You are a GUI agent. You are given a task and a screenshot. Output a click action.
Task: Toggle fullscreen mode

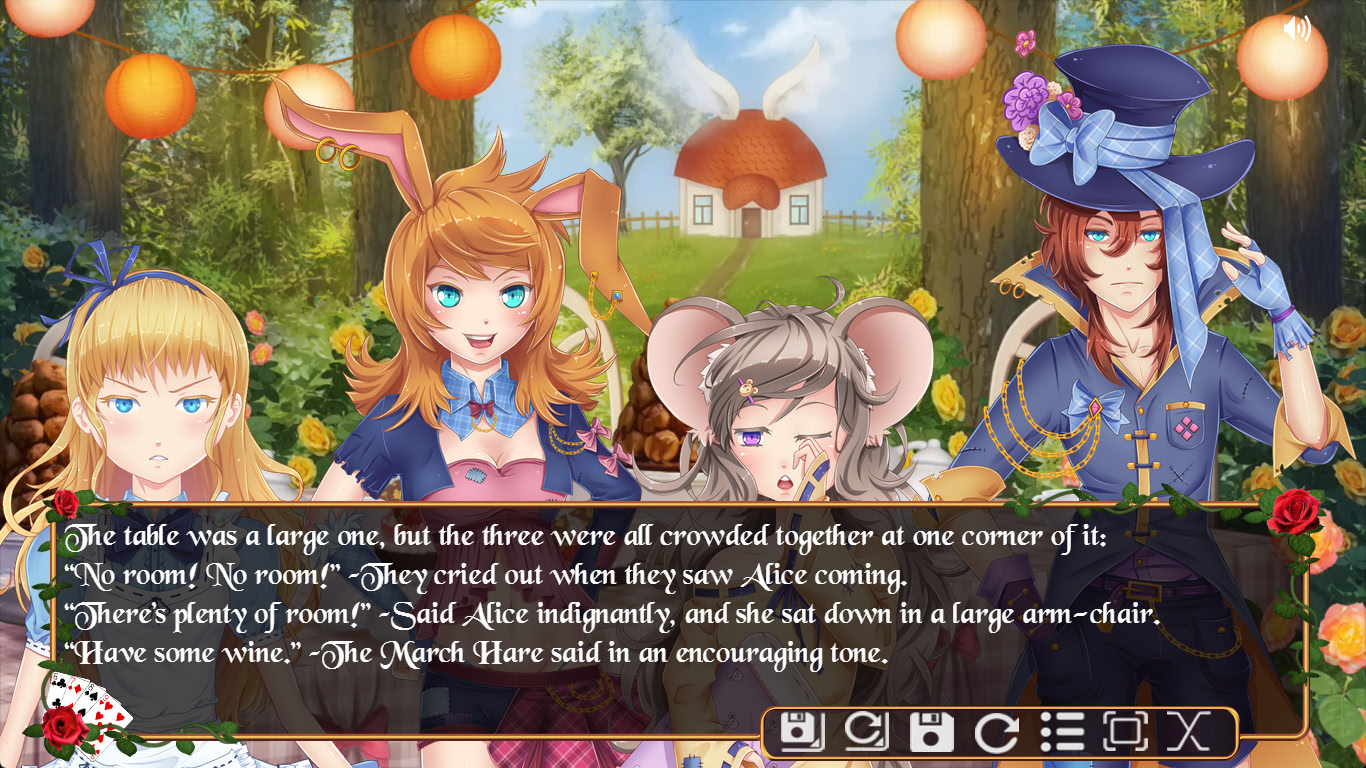[x=1124, y=732]
